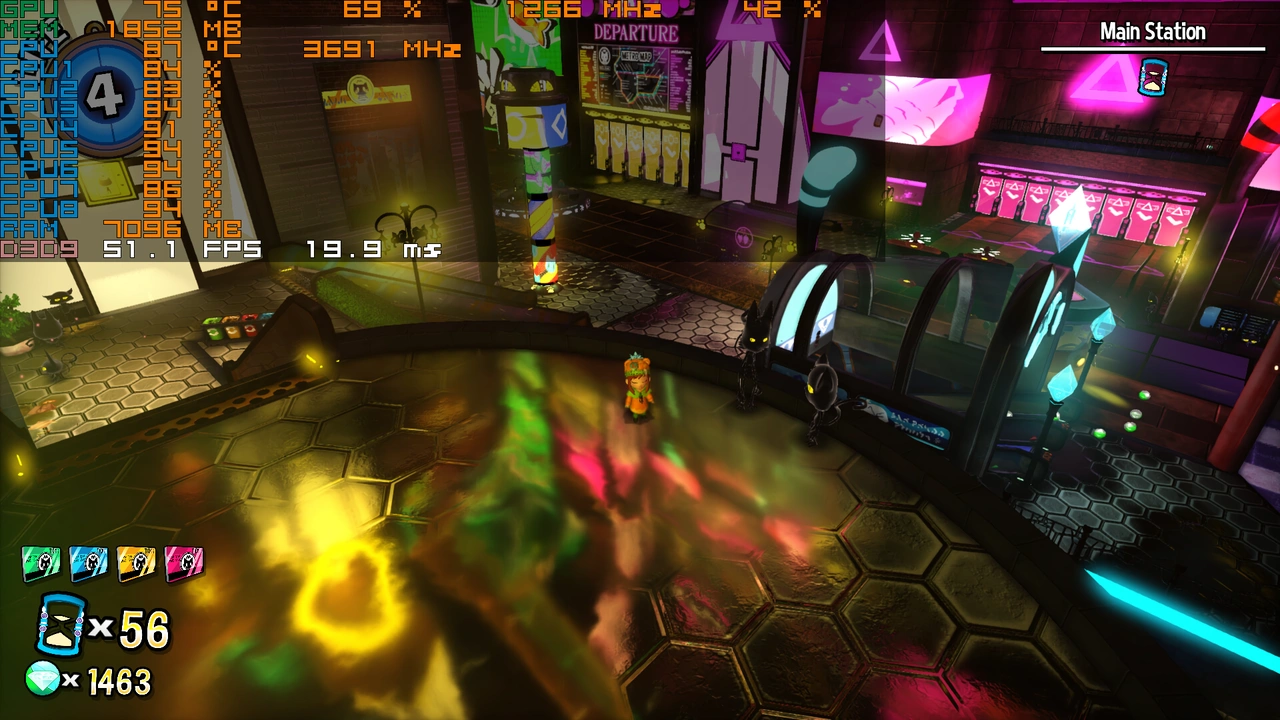The width and height of the screenshot is (1280, 720).
Task: Select the blue metro ticket
Action: pyautogui.click(x=89, y=564)
